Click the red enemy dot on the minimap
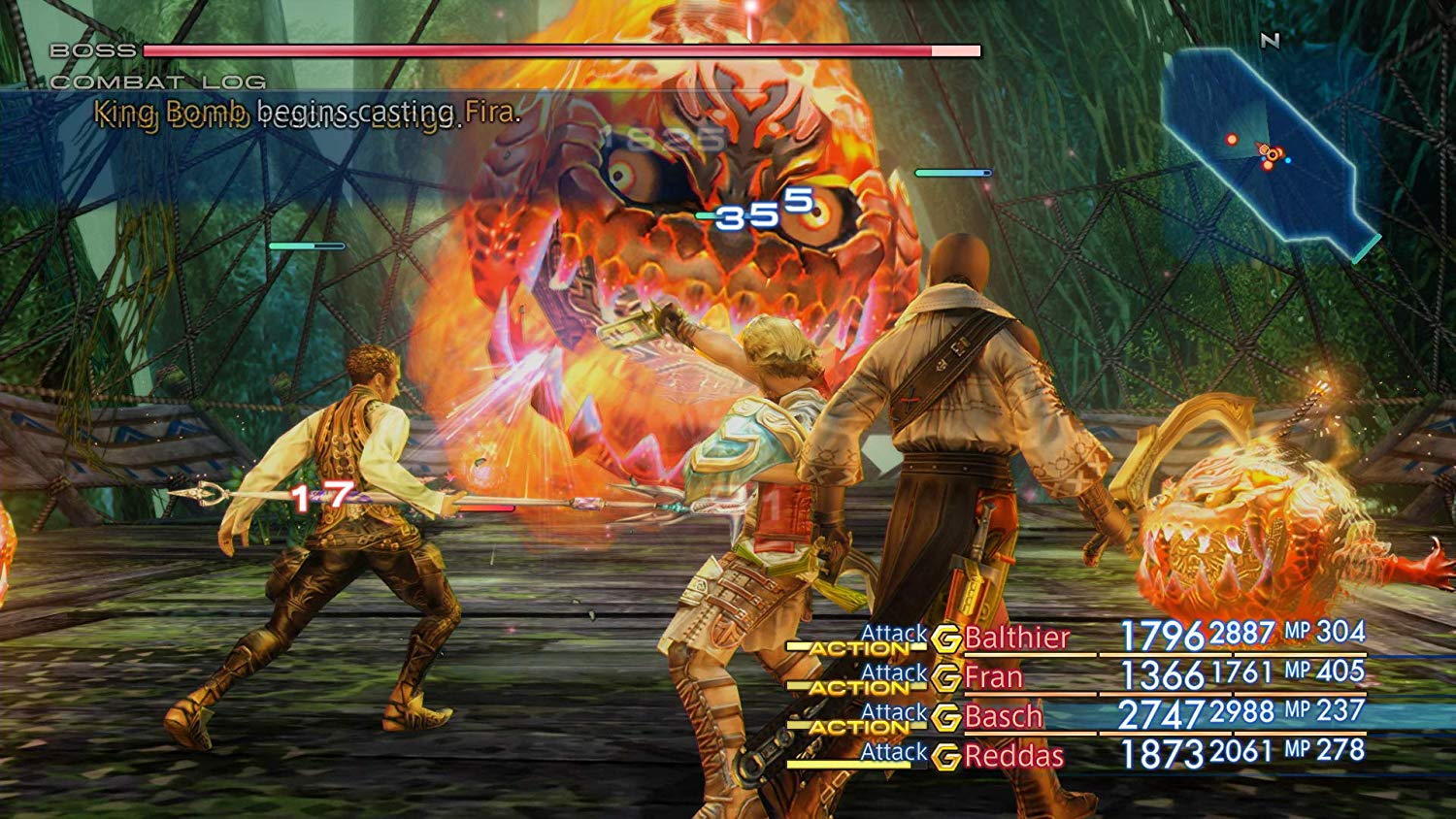1456x819 pixels. point(1232,139)
